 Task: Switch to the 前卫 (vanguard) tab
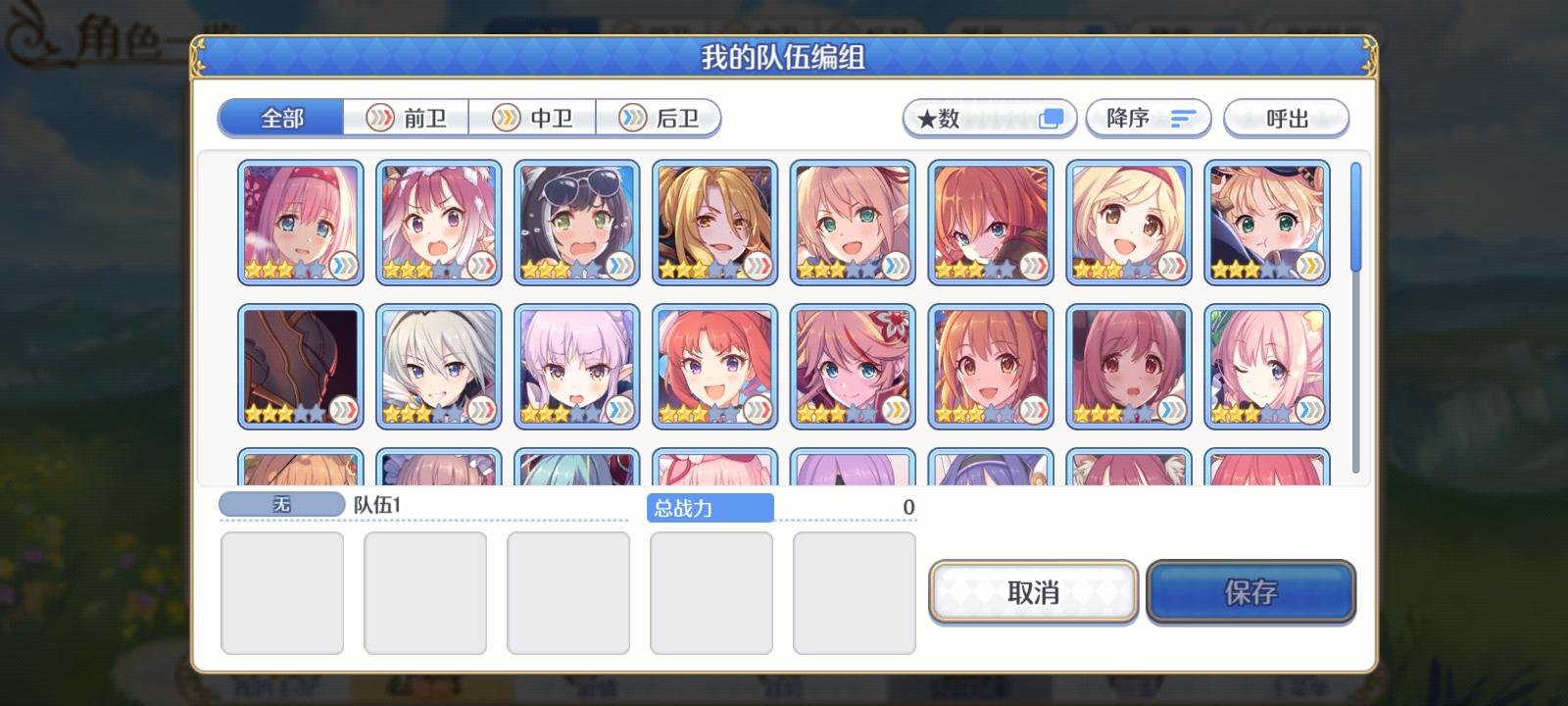[x=409, y=118]
